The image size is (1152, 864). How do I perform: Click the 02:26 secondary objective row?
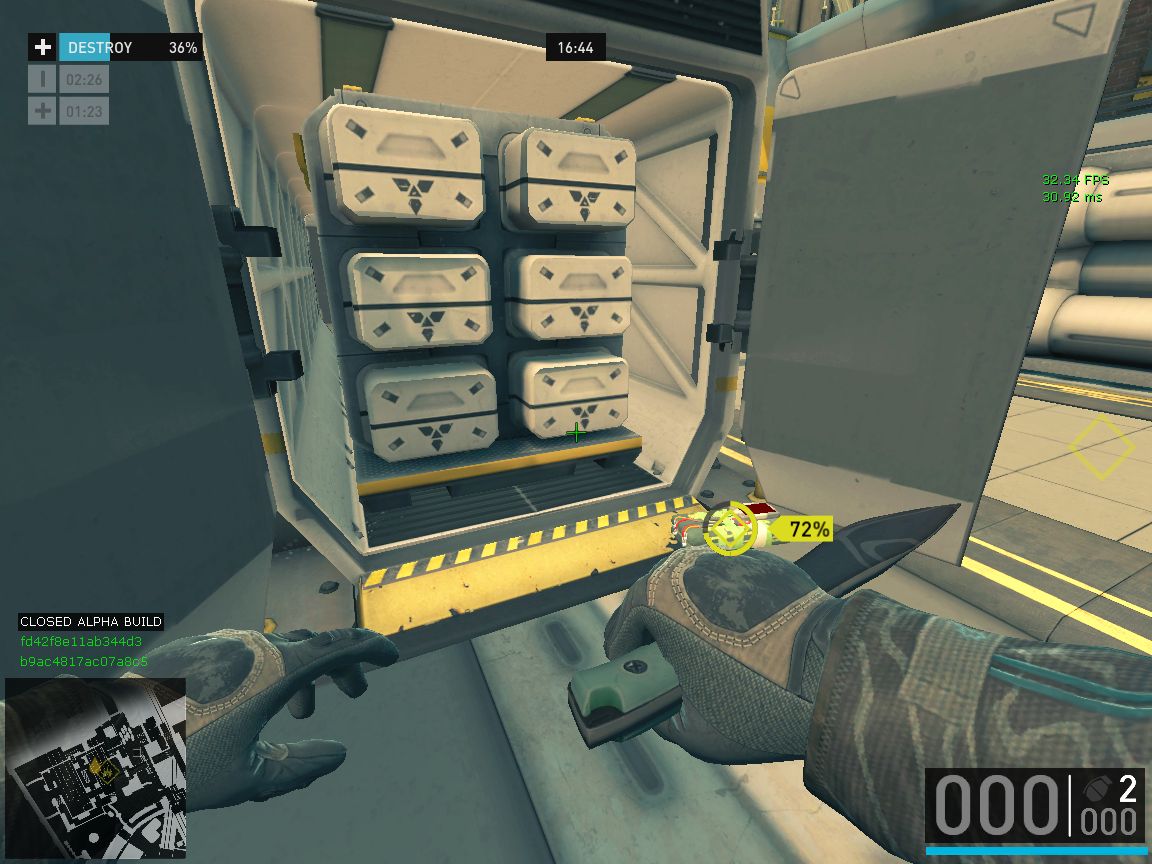[69, 79]
